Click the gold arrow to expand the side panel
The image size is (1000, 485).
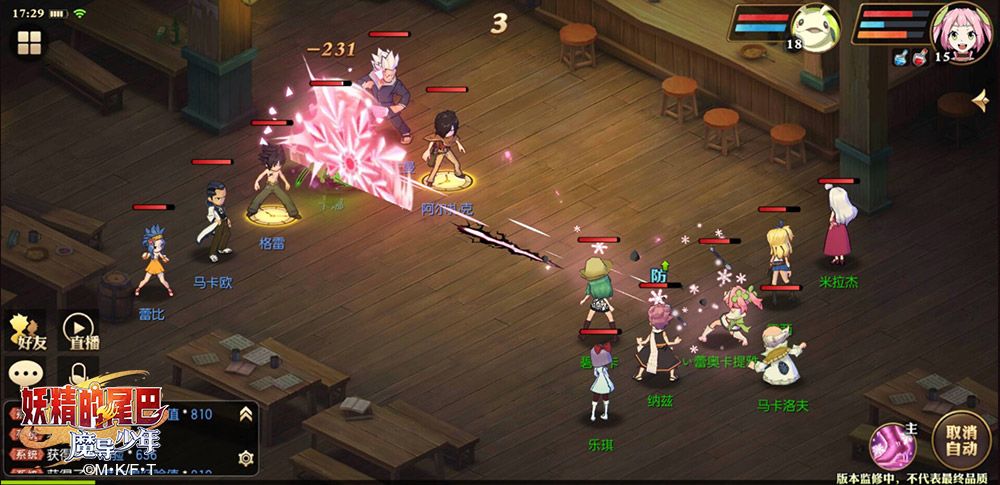point(980,100)
